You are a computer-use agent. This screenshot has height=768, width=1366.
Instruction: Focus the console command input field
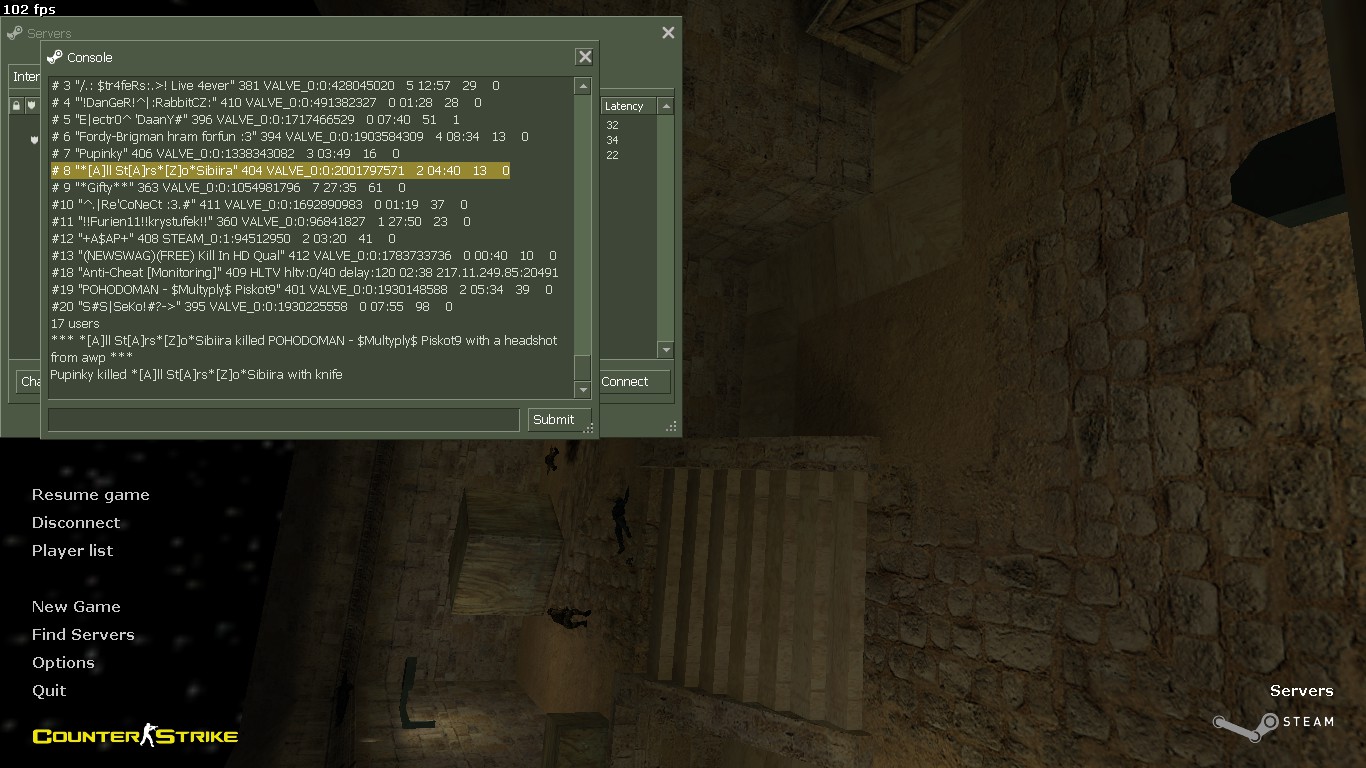[283, 420]
